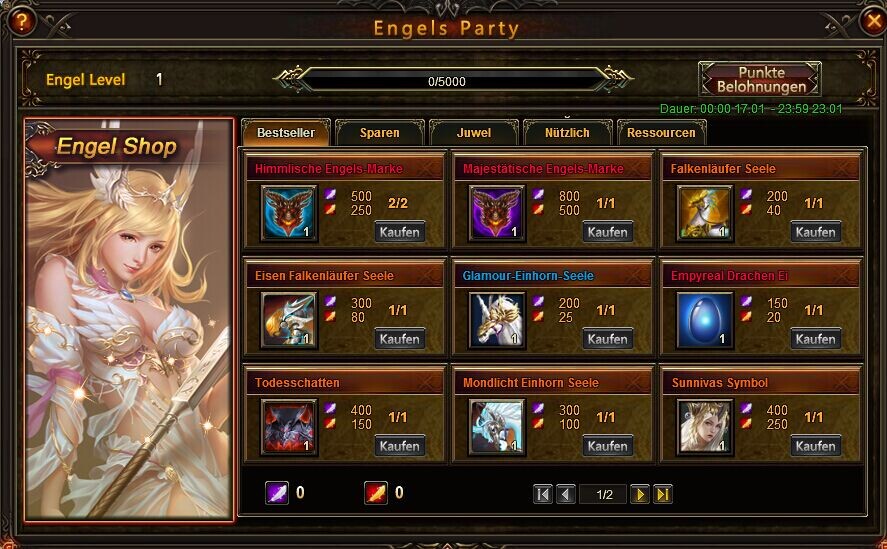Jump to the last shop page
This screenshot has width=887, height=549.
(662, 494)
